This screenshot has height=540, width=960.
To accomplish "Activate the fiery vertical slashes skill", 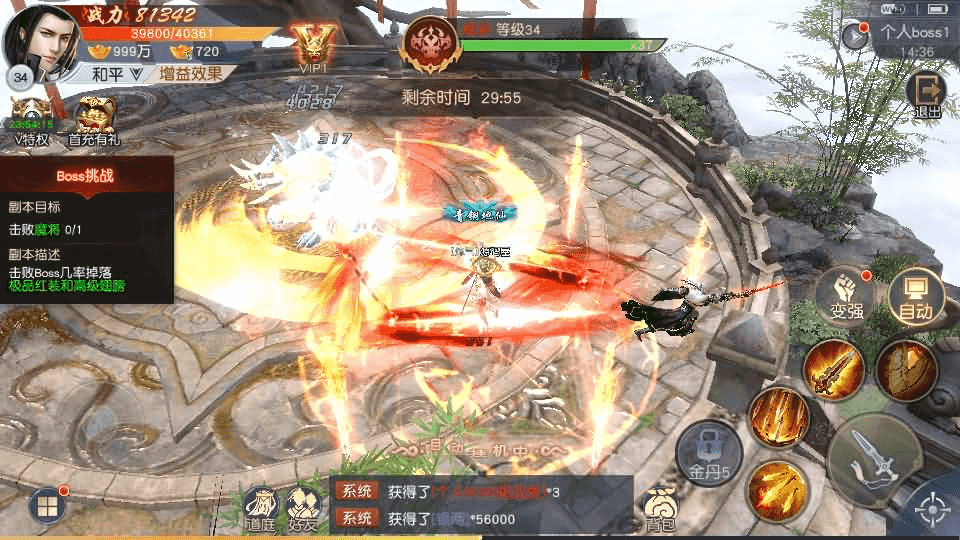I will coord(779,416).
